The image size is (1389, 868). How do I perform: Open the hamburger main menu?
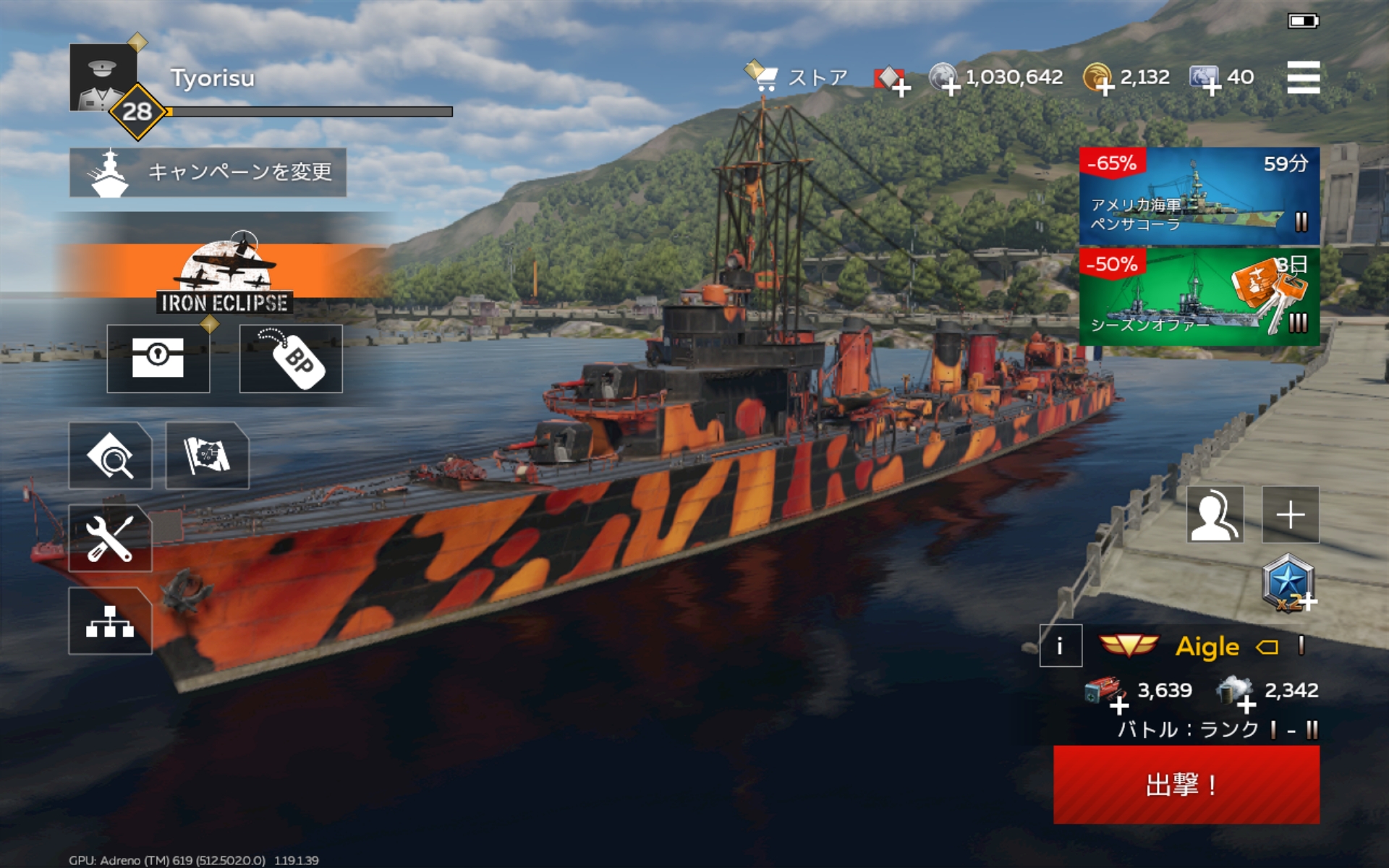1303,77
